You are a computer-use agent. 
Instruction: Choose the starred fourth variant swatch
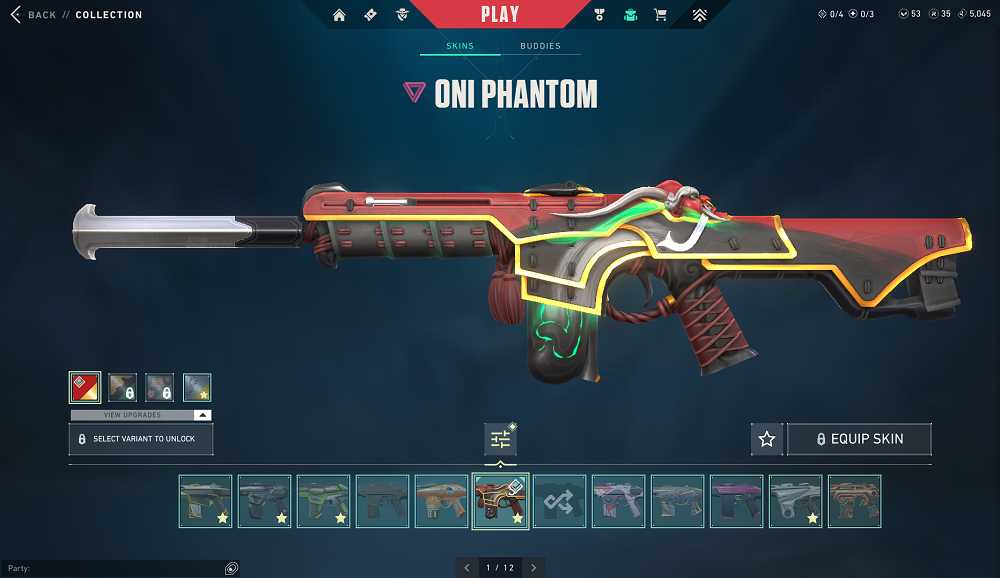(197, 387)
